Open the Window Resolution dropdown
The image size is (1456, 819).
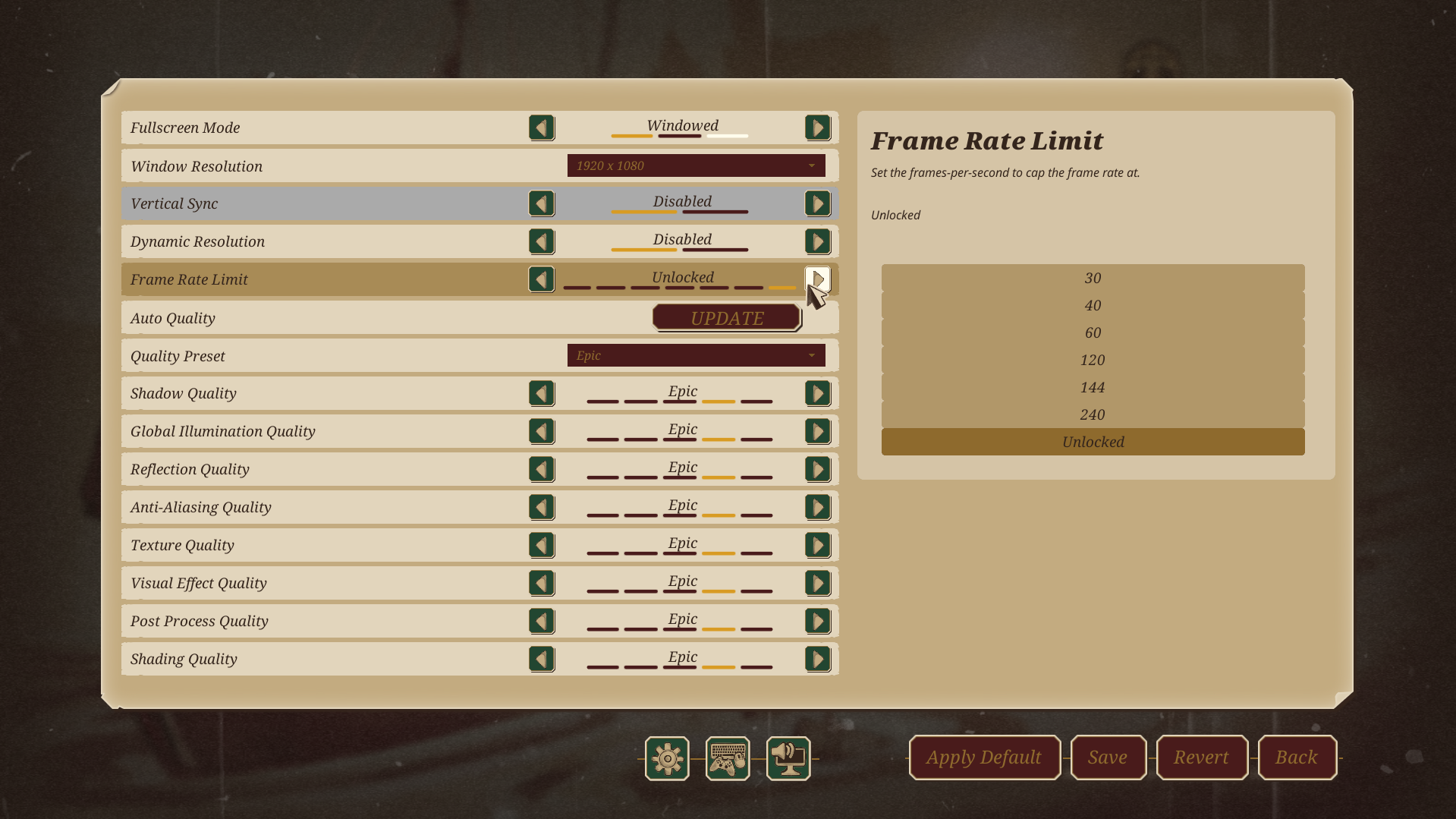pos(695,165)
